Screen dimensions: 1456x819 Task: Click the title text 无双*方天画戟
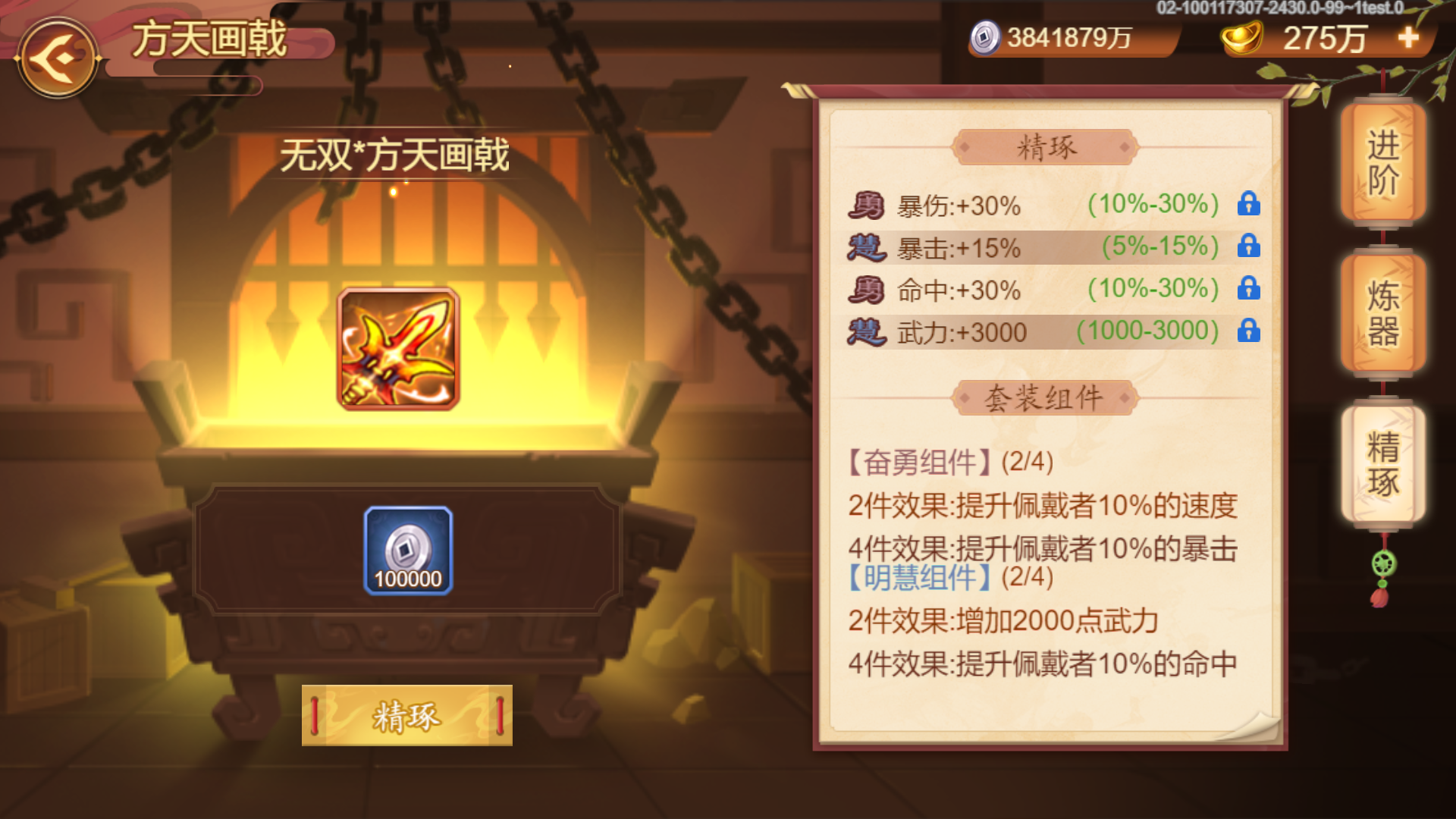click(394, 155)
